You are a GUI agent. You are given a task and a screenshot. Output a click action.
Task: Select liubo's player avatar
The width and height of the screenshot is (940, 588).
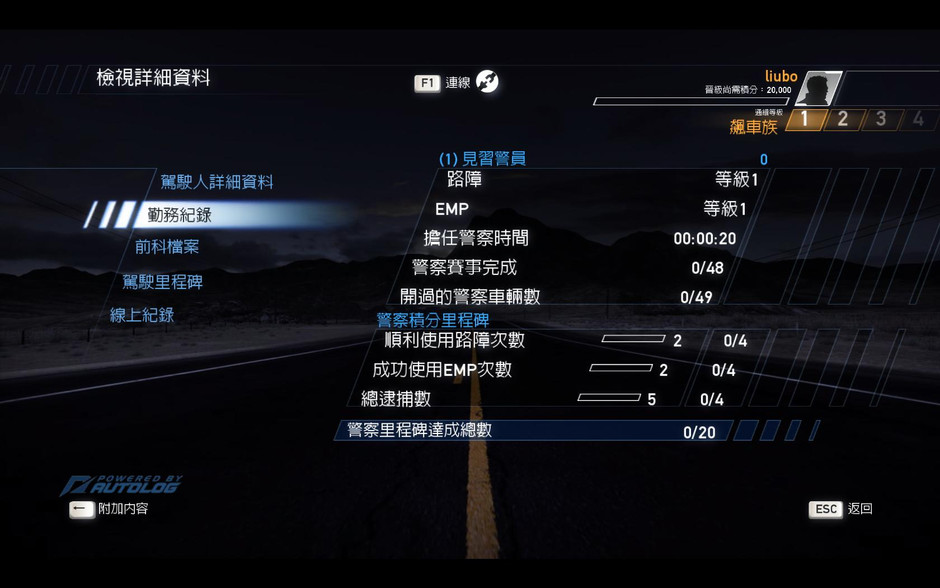click(818, 89)
